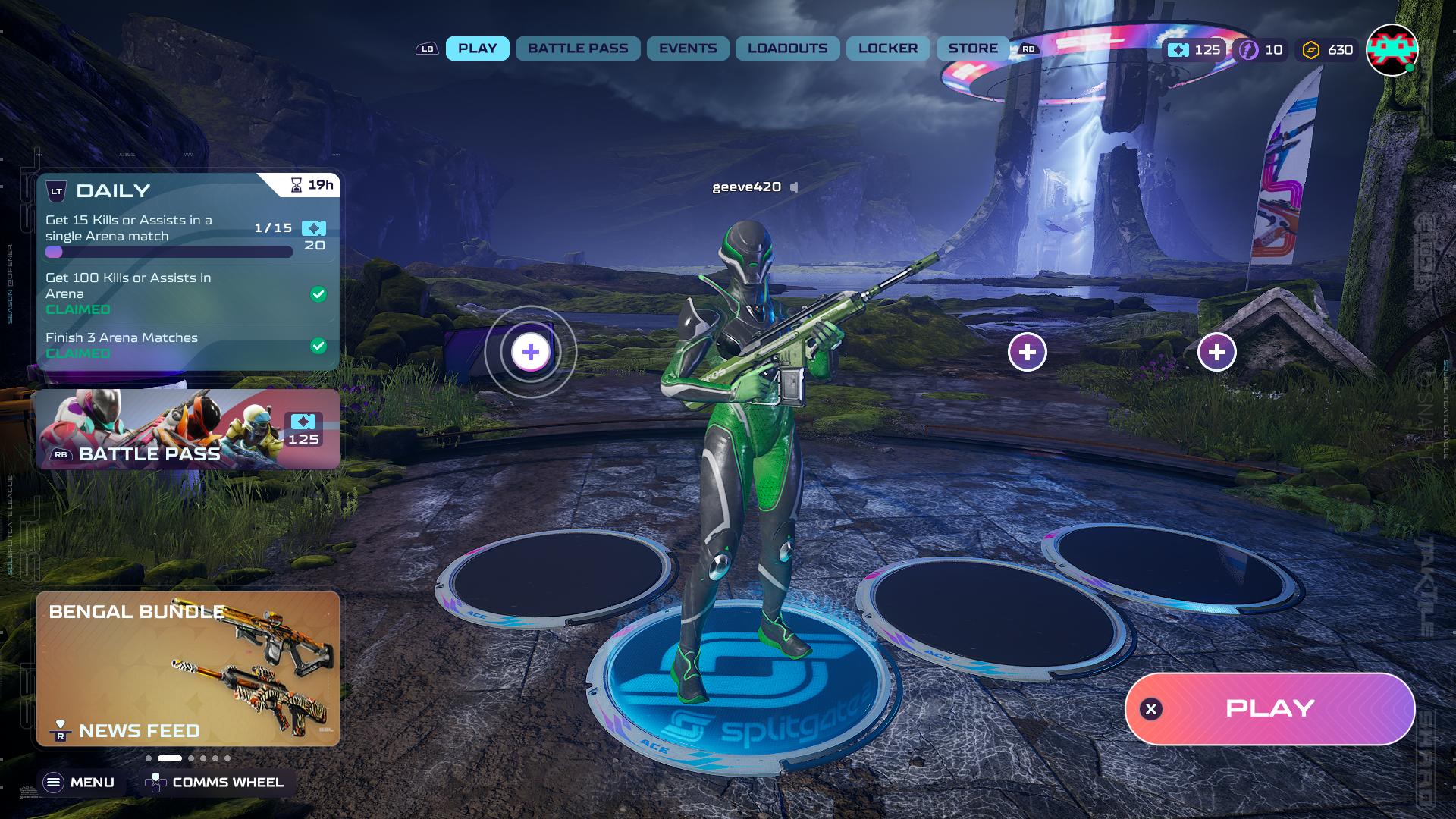Start matchmaking with the large Play button
1456x819 pixels.
pyautogui.click(x=1269, y=708)
